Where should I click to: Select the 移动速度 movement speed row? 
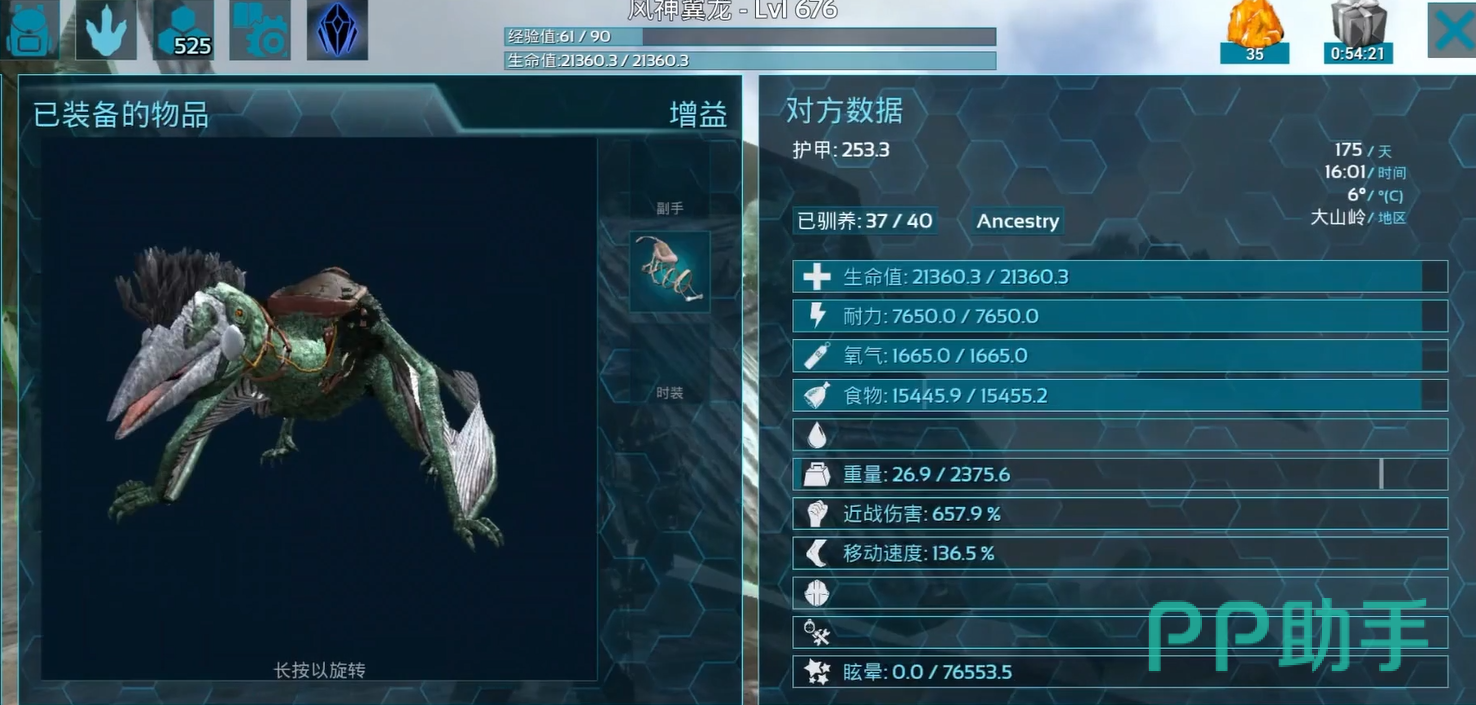click(1119, 553)
